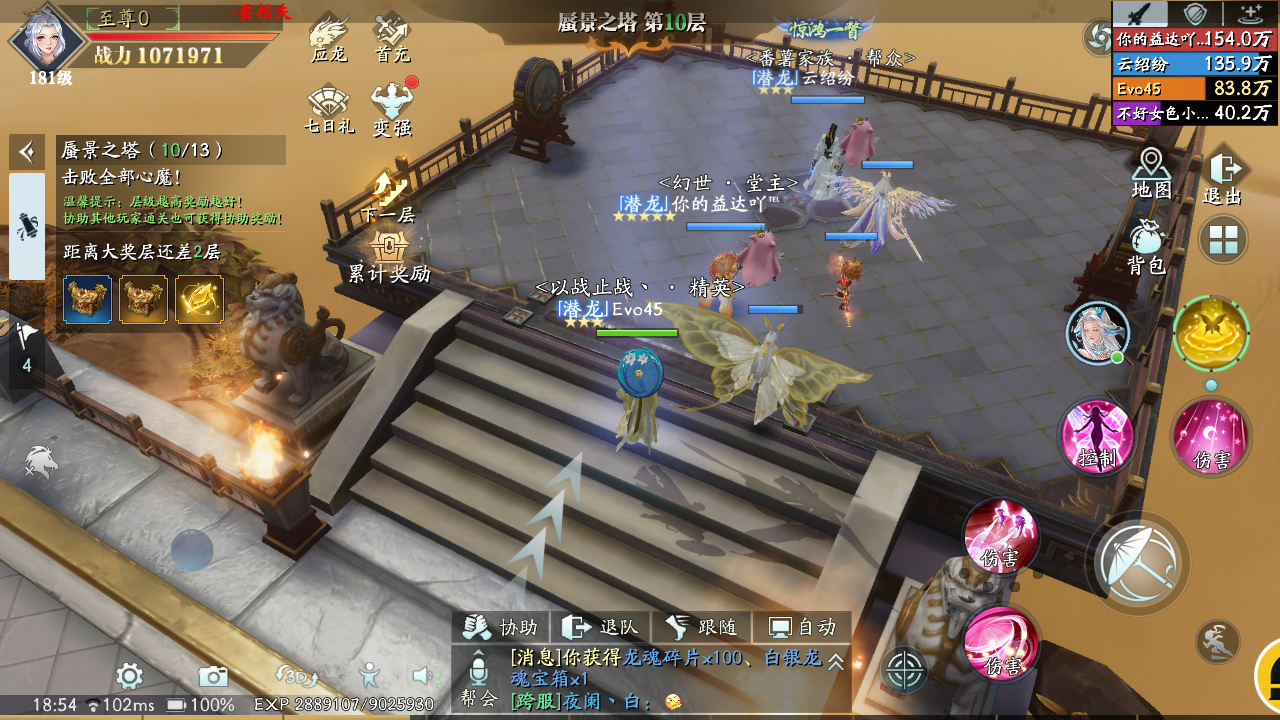
Task: Toggle 跟随 follow mode
Action: 701,627
